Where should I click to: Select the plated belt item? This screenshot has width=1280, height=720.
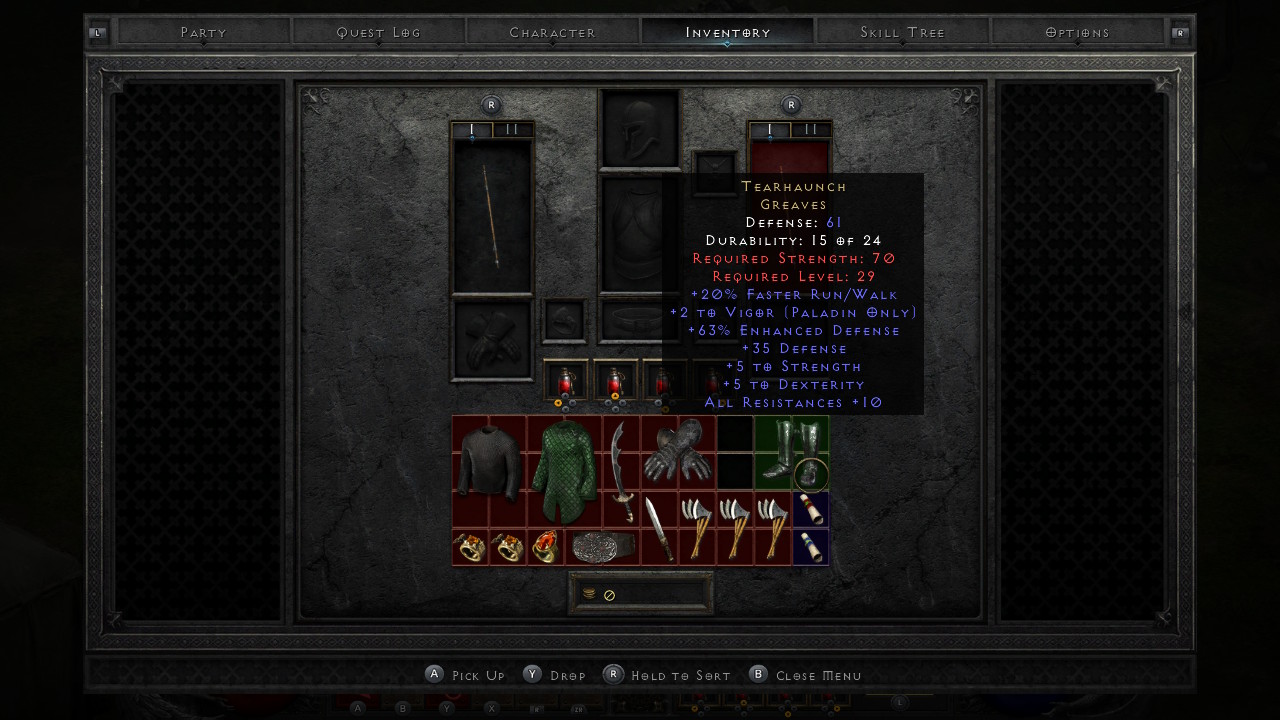tap(601, 547)
